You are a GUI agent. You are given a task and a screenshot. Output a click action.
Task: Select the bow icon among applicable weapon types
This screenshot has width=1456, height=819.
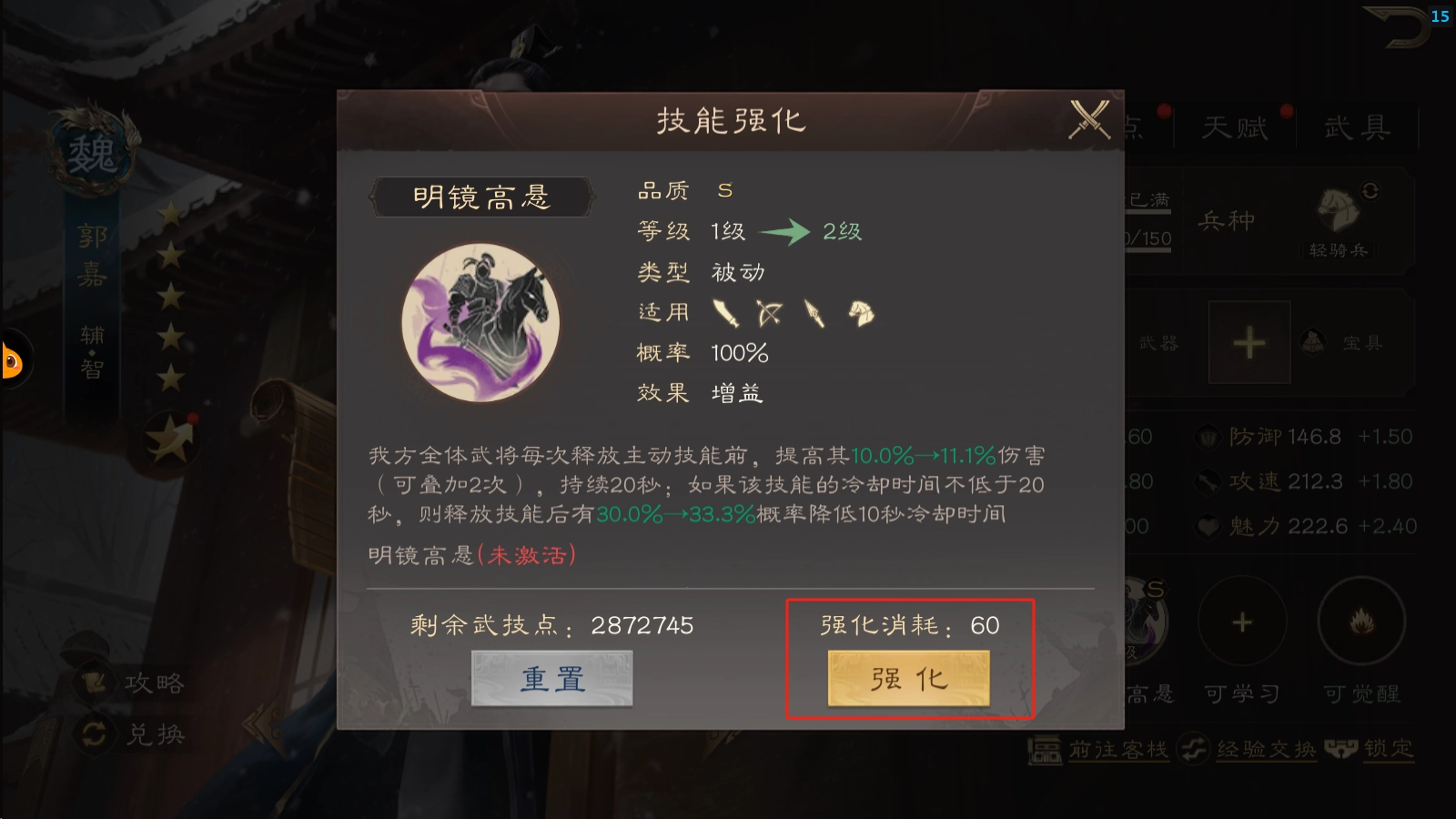[x=769, y=312]
